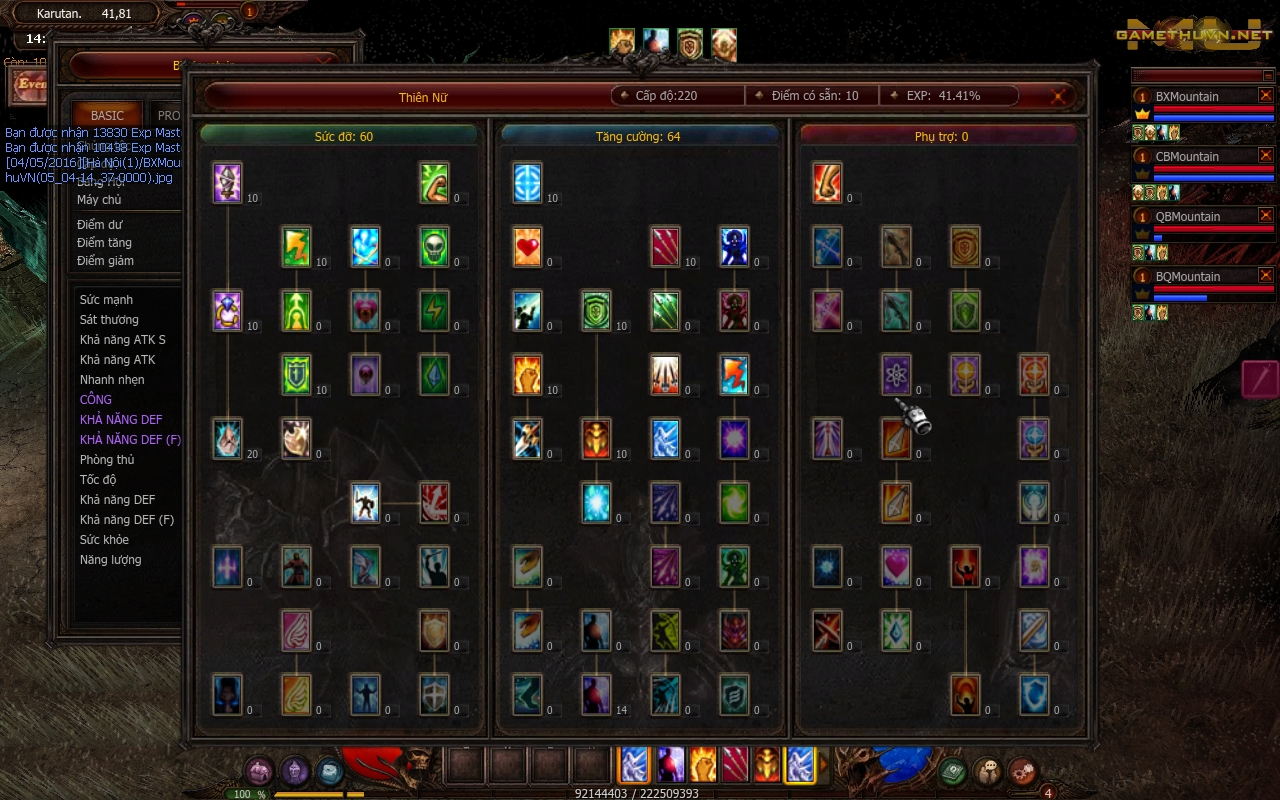
Task: Click the purple potion orb at bottom left
Action: tap(293, 771)
